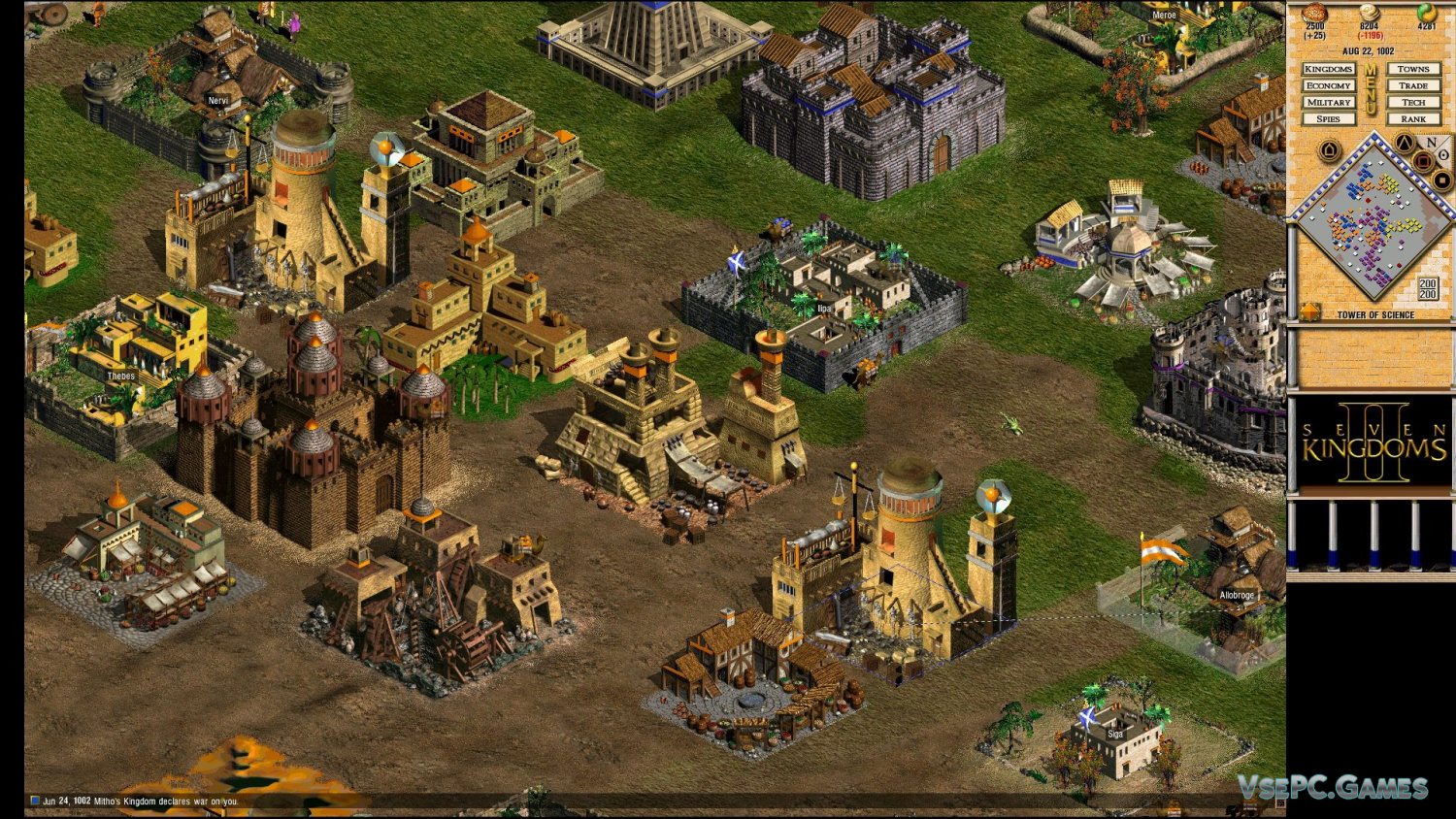
Task: Click the orange gem beside Tower of Science
Action: (x=1310, y=312)
